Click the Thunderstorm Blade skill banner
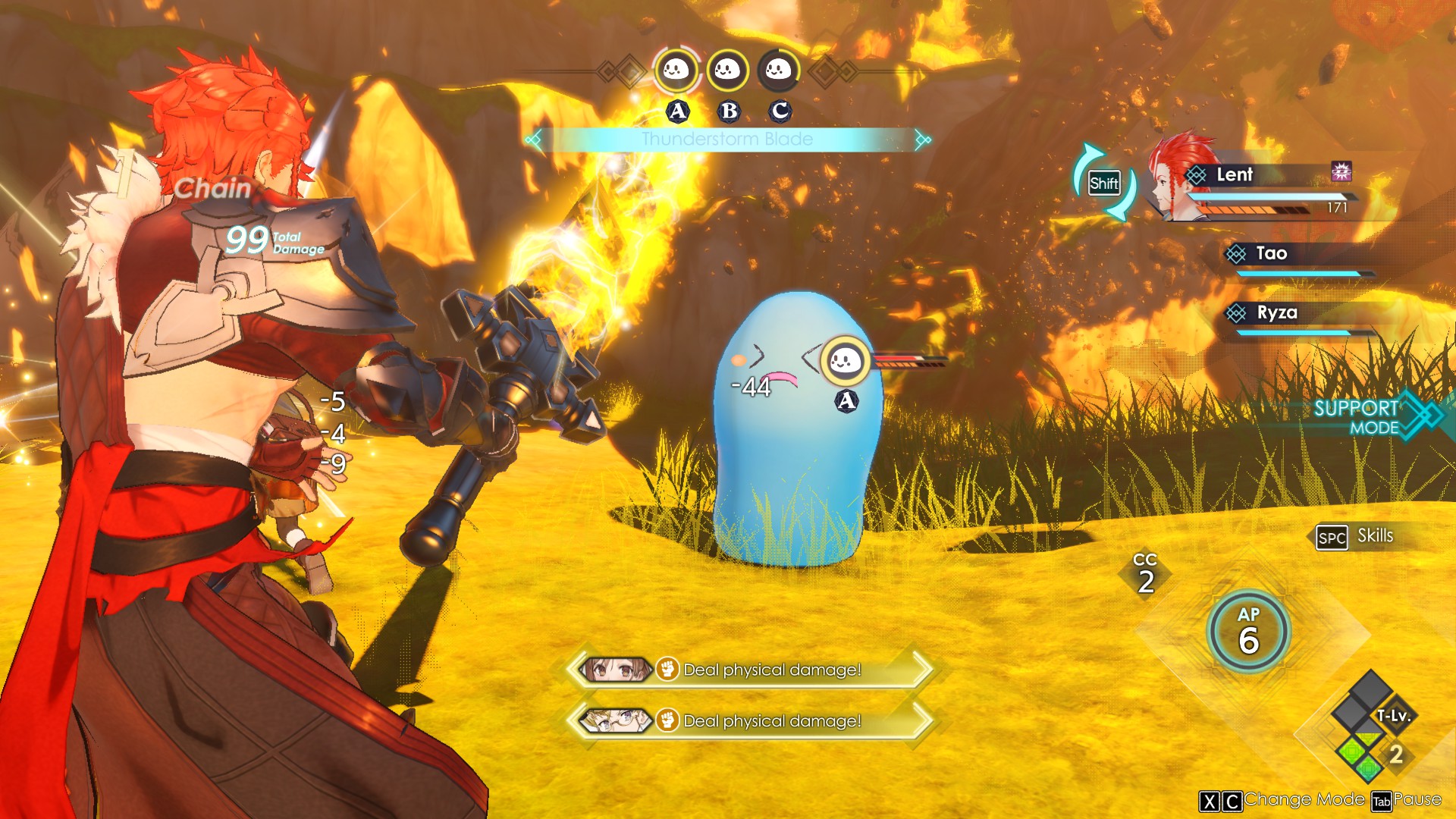The image size is (1456, 819). pos(726,140)
